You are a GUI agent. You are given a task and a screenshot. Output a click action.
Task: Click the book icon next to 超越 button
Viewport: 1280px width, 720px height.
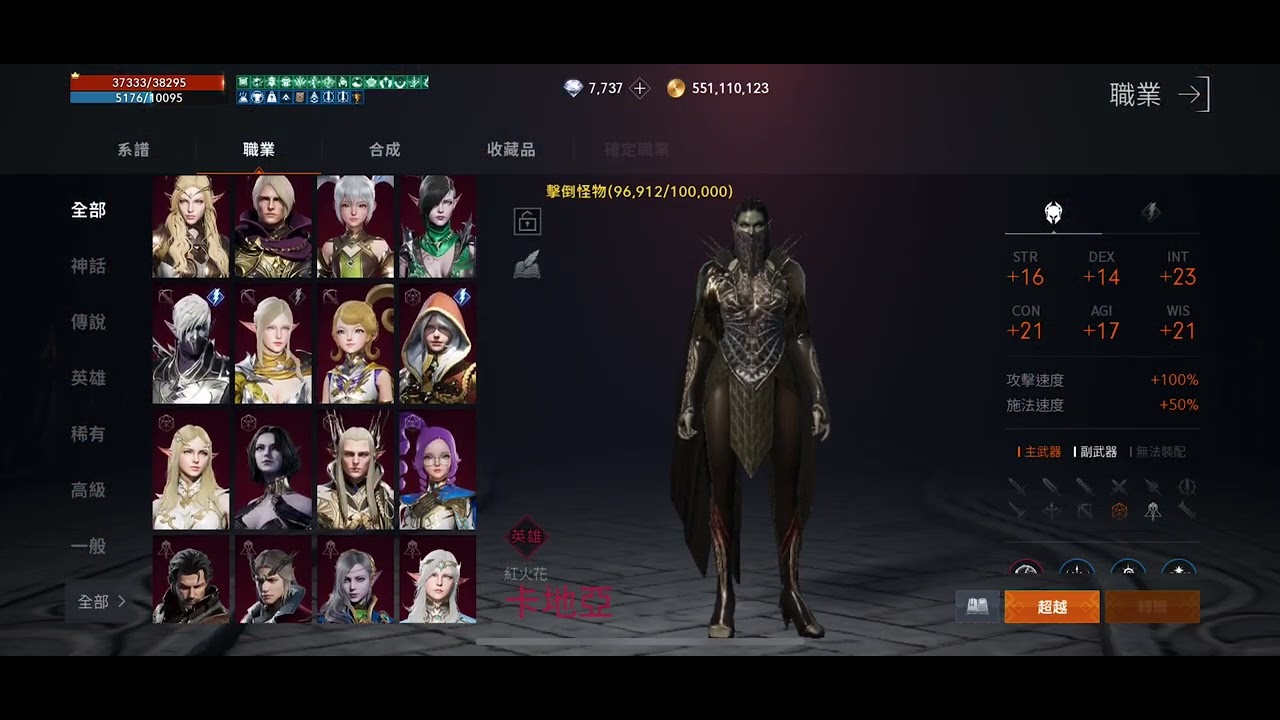[976, 605]
